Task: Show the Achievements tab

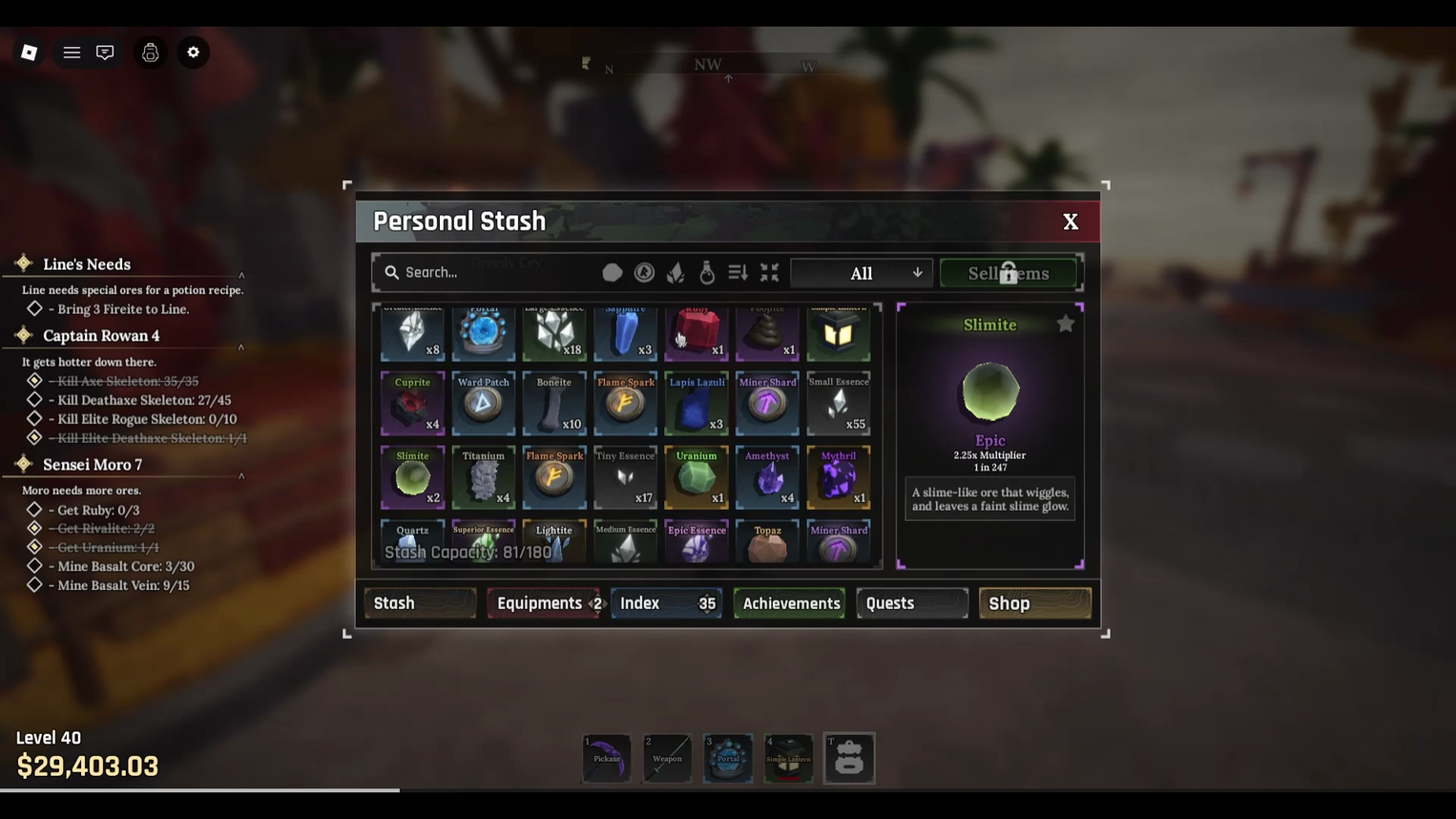Action: click(x=790, y=603)
